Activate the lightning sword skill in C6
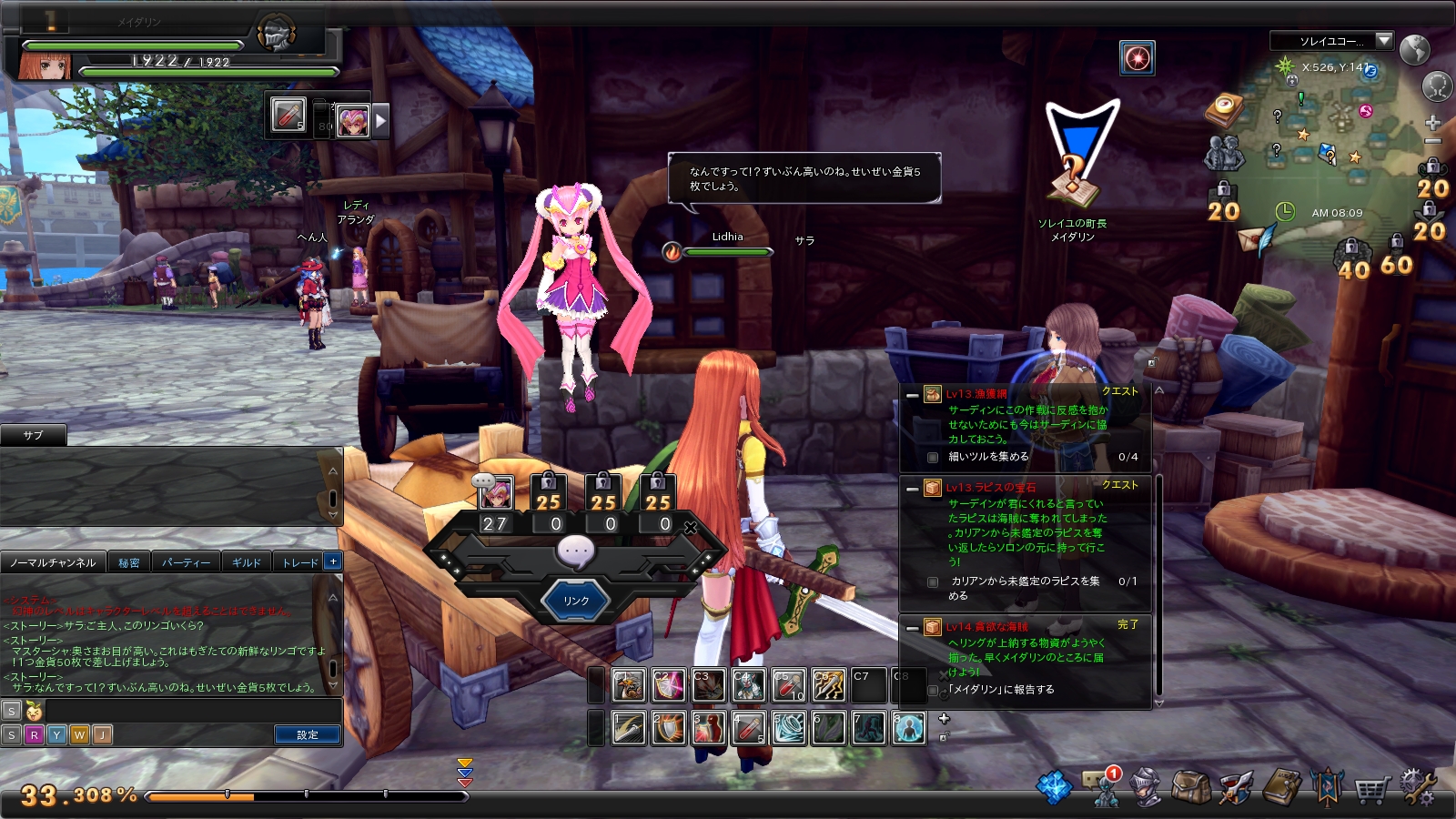 point(829,686)
